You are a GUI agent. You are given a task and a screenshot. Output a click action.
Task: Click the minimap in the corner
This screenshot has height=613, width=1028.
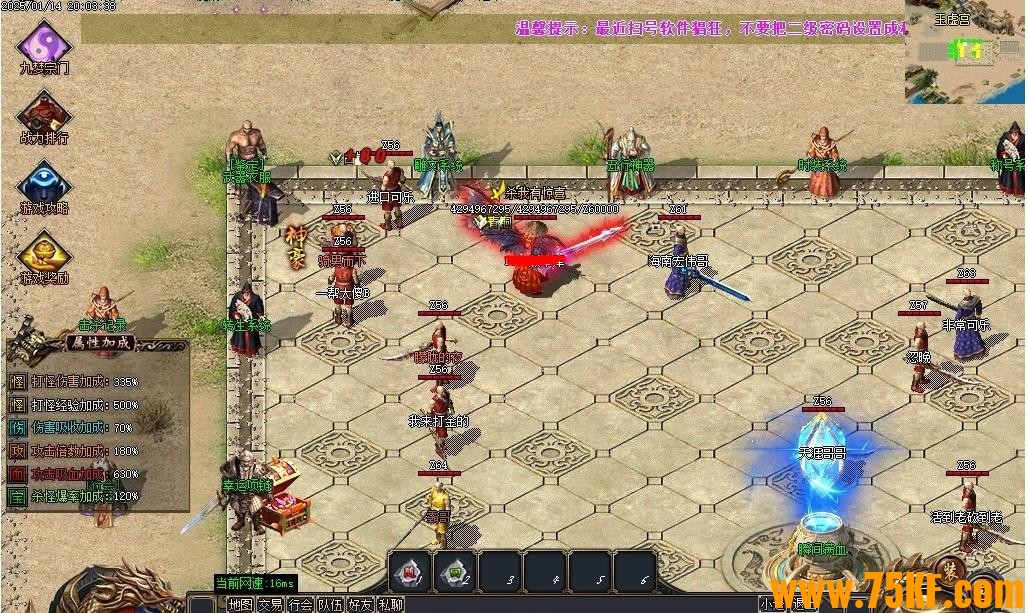point(964,52)
